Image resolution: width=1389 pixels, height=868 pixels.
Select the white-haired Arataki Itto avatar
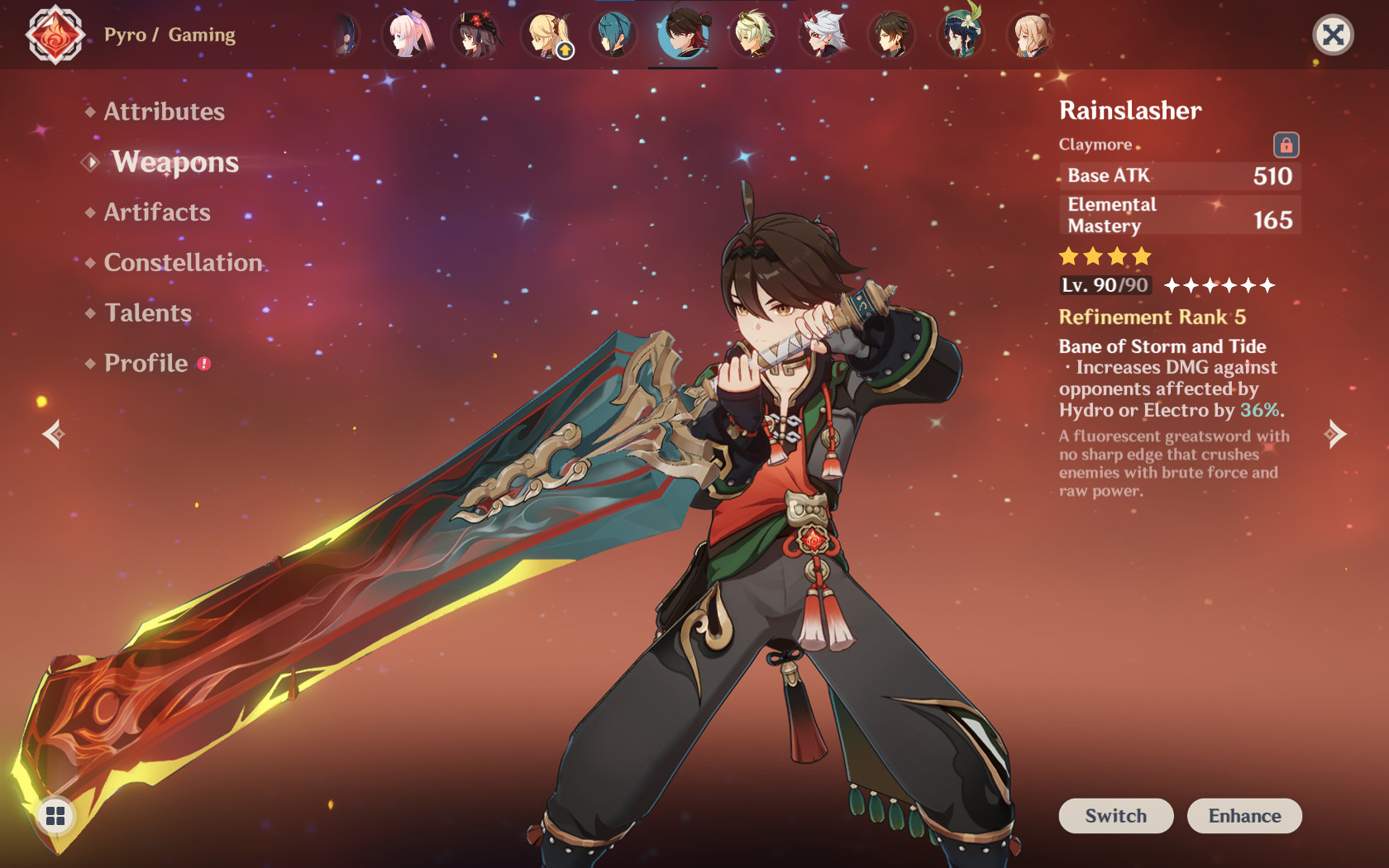pyautogui.click(x=824, y=35)
